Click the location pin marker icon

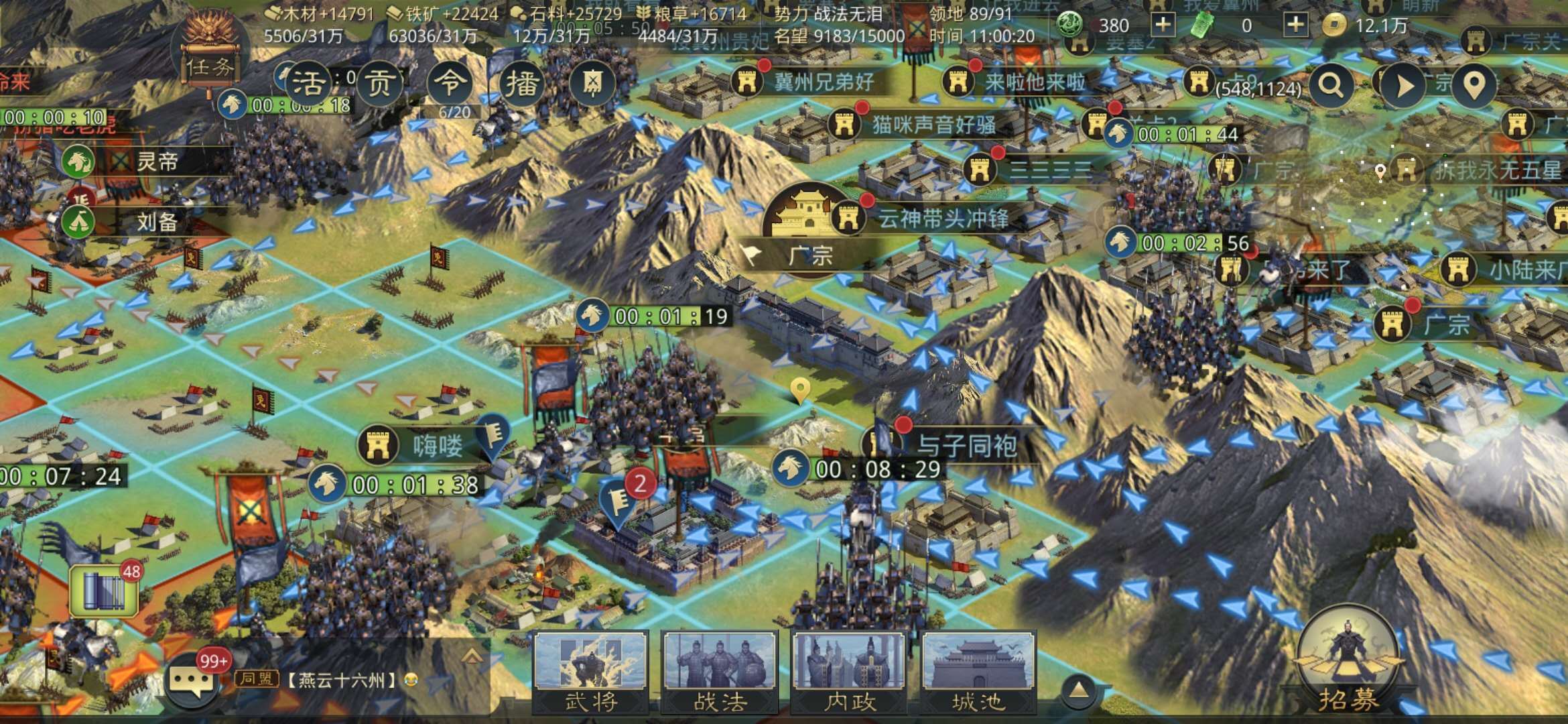1476,87
